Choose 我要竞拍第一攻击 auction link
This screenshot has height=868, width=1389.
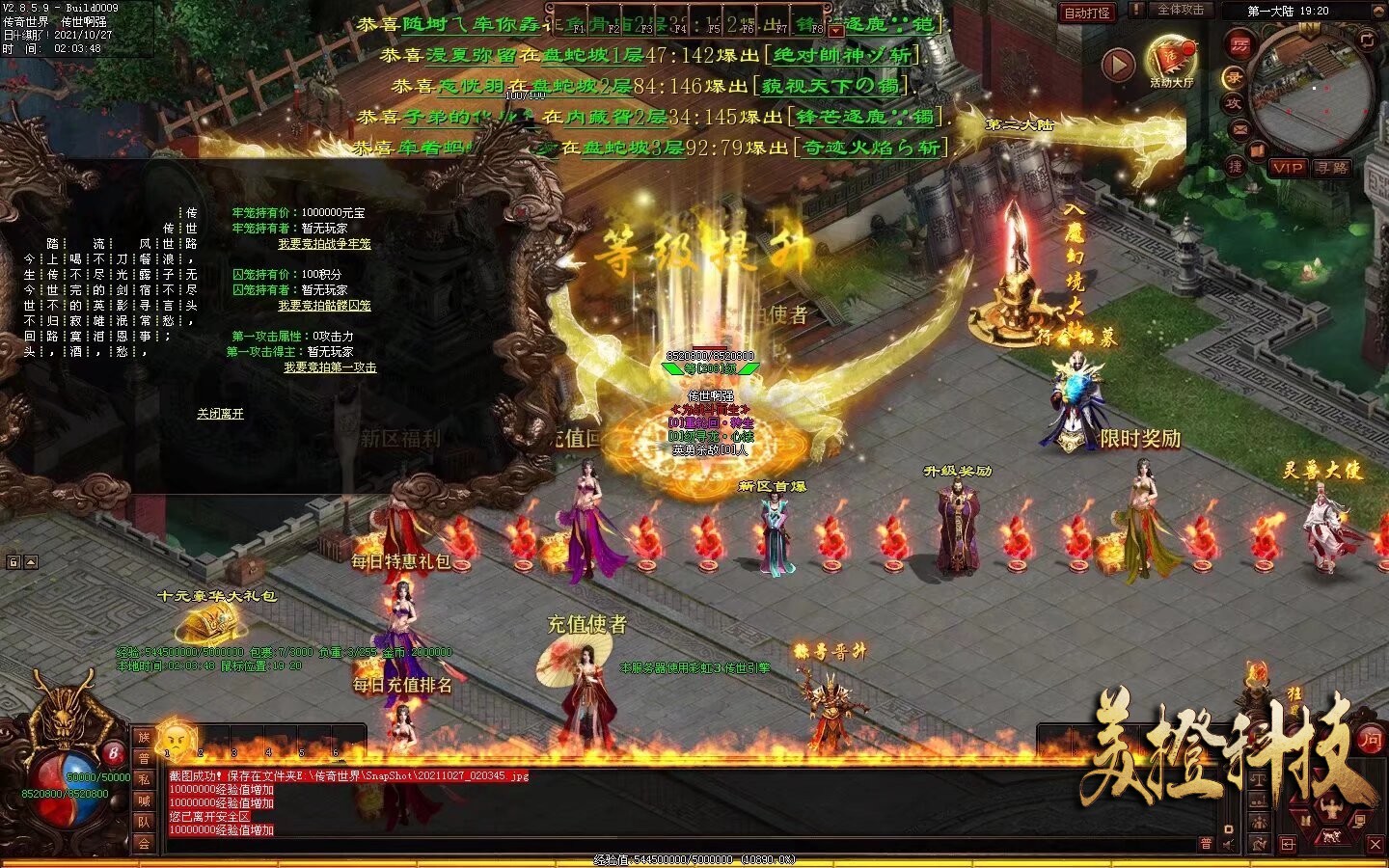330,367
